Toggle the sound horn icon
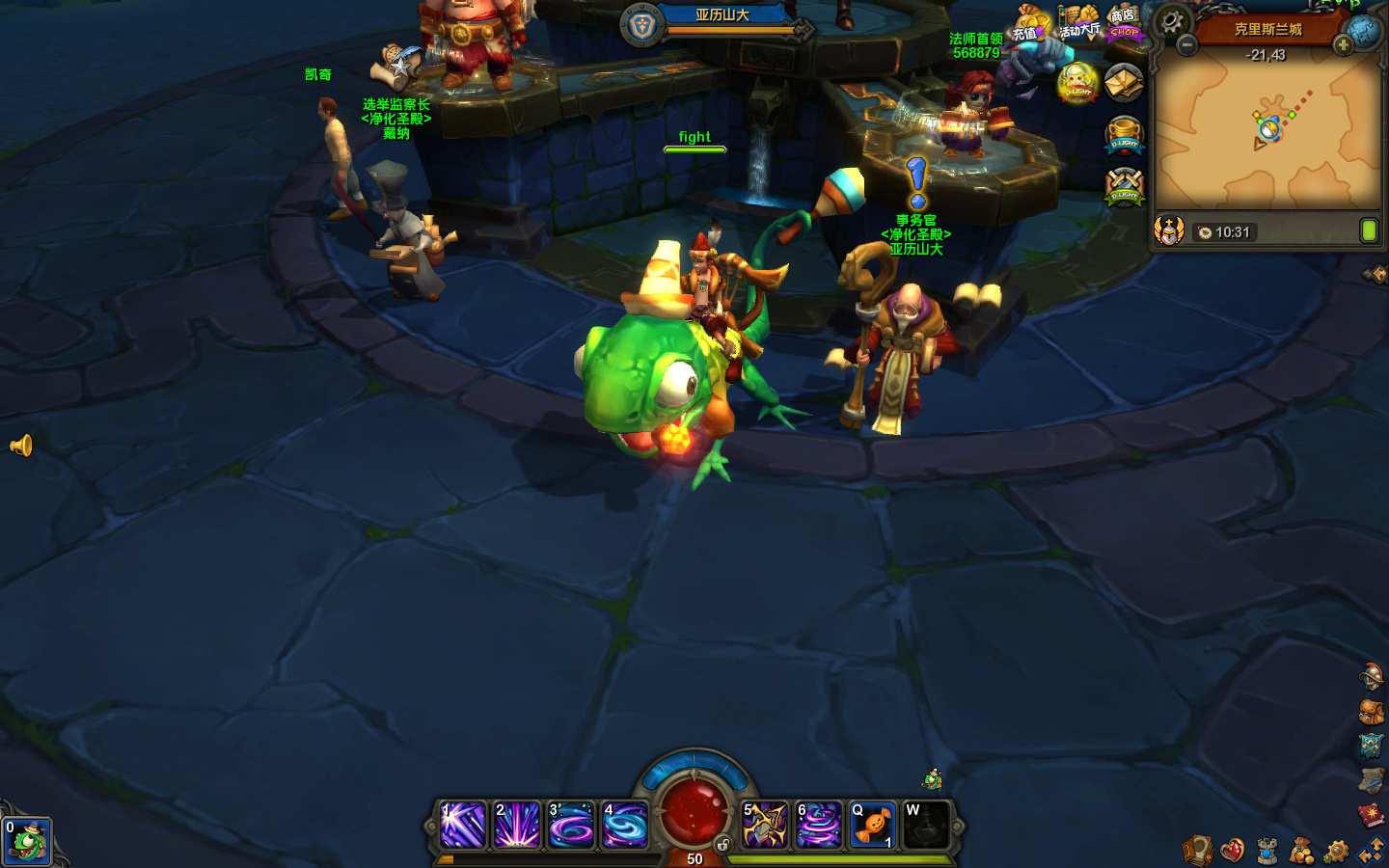 point(21,446)
